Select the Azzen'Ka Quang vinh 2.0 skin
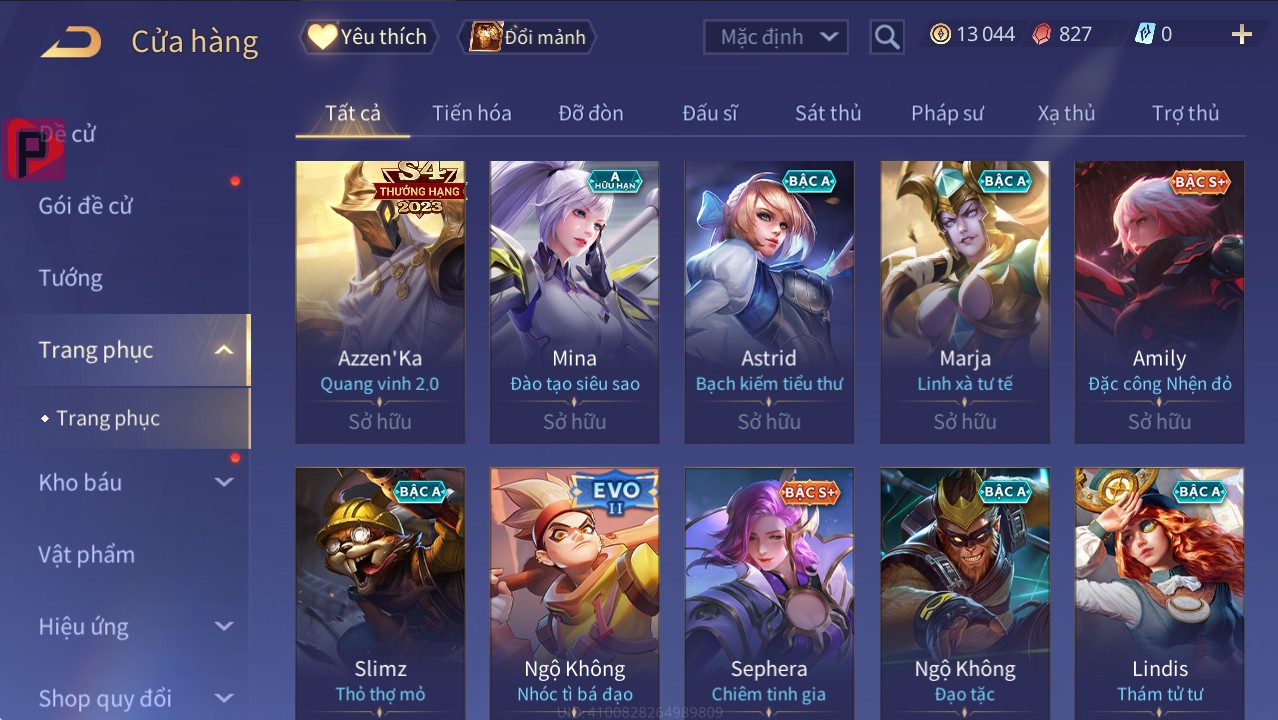The image size is (1278, 720). (x=380, y=300)
